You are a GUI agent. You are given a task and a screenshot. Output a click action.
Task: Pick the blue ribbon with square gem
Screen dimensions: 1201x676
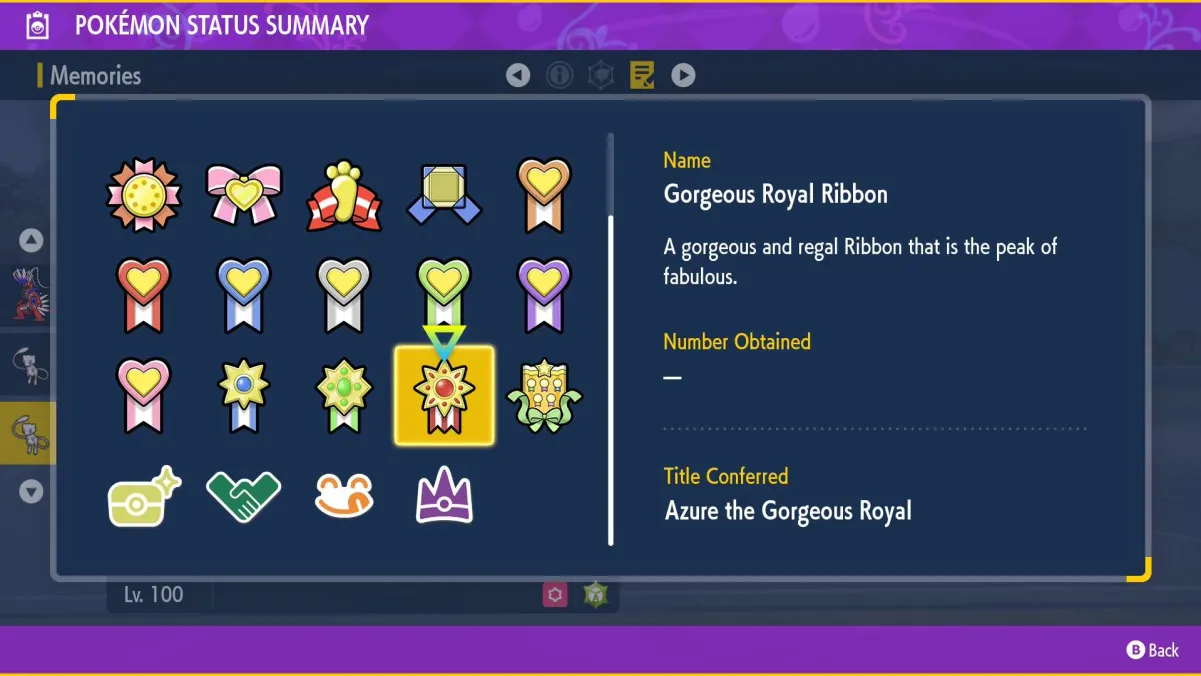click(444, 193)
